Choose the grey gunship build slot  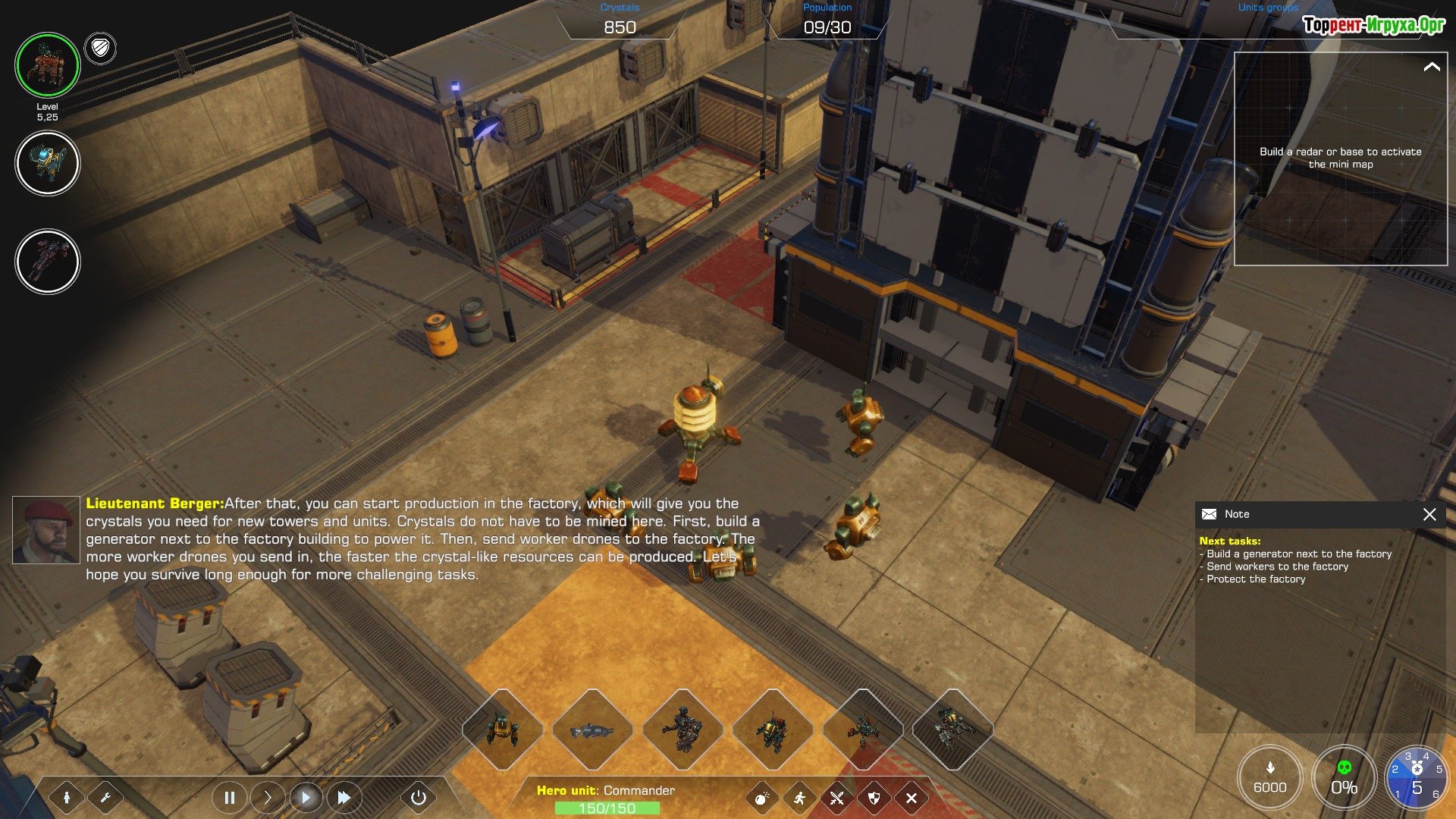click(592, 730)
